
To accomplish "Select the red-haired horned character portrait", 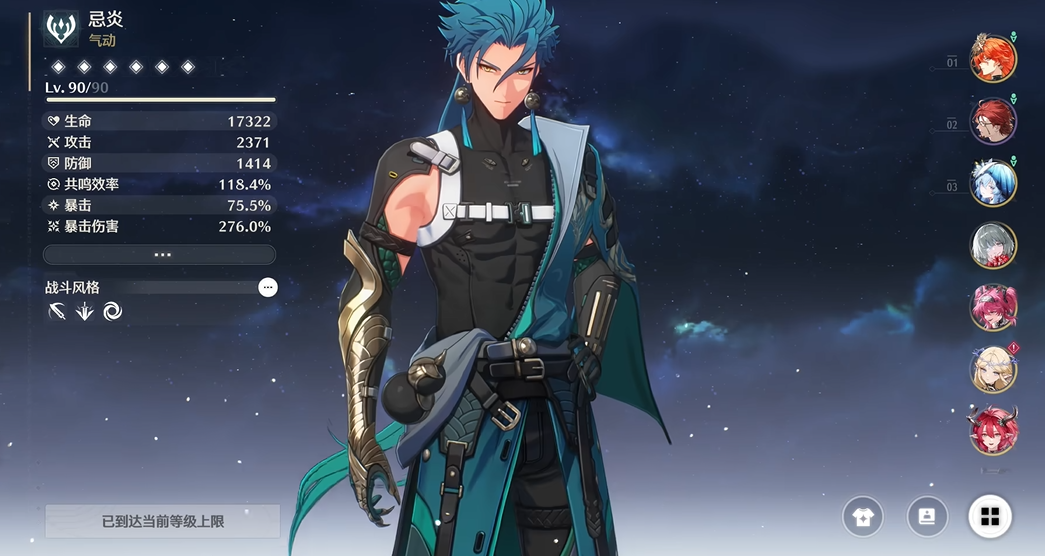I will [993, 431].
